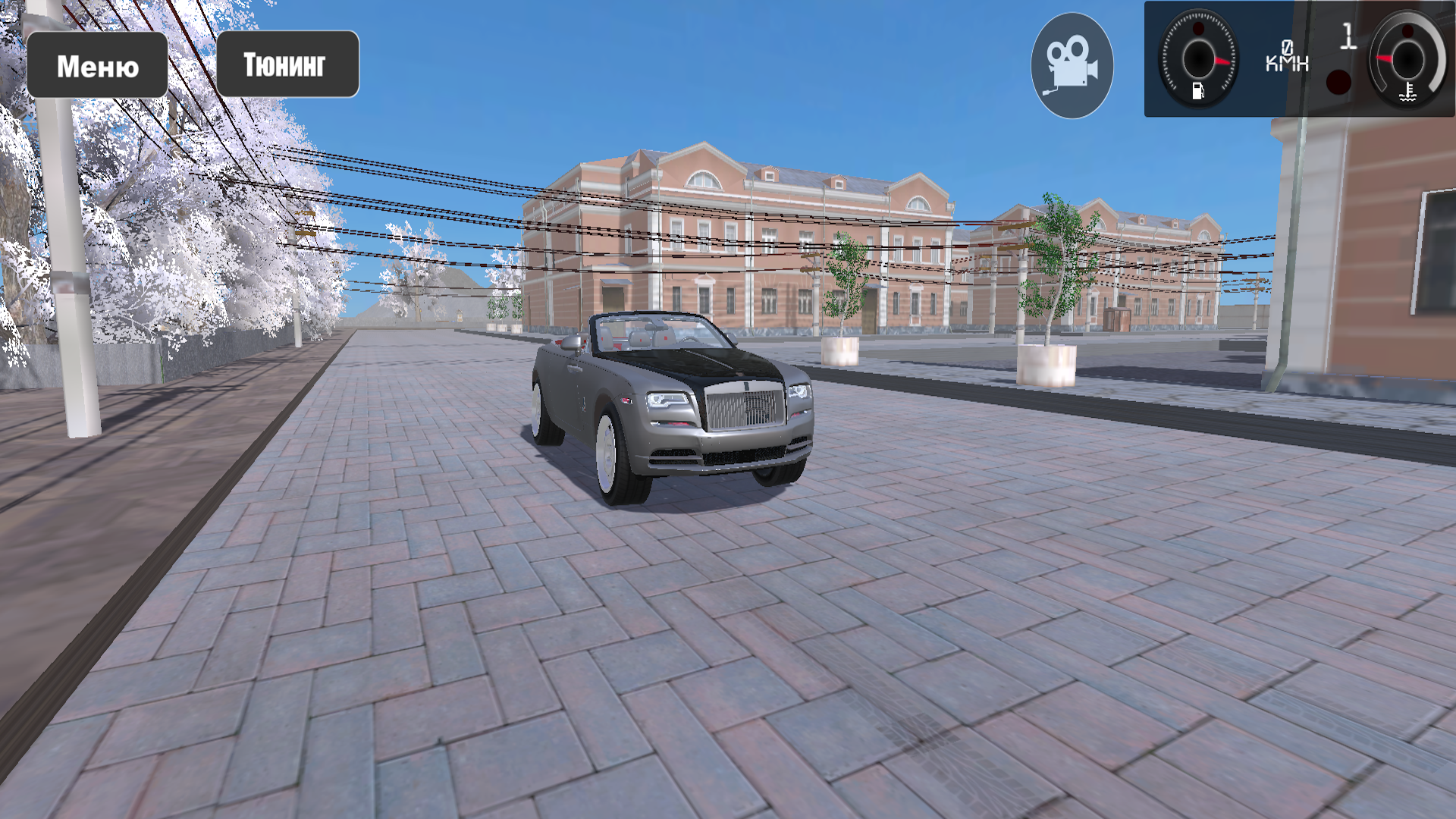Click the red tachometer needle

1221,61
